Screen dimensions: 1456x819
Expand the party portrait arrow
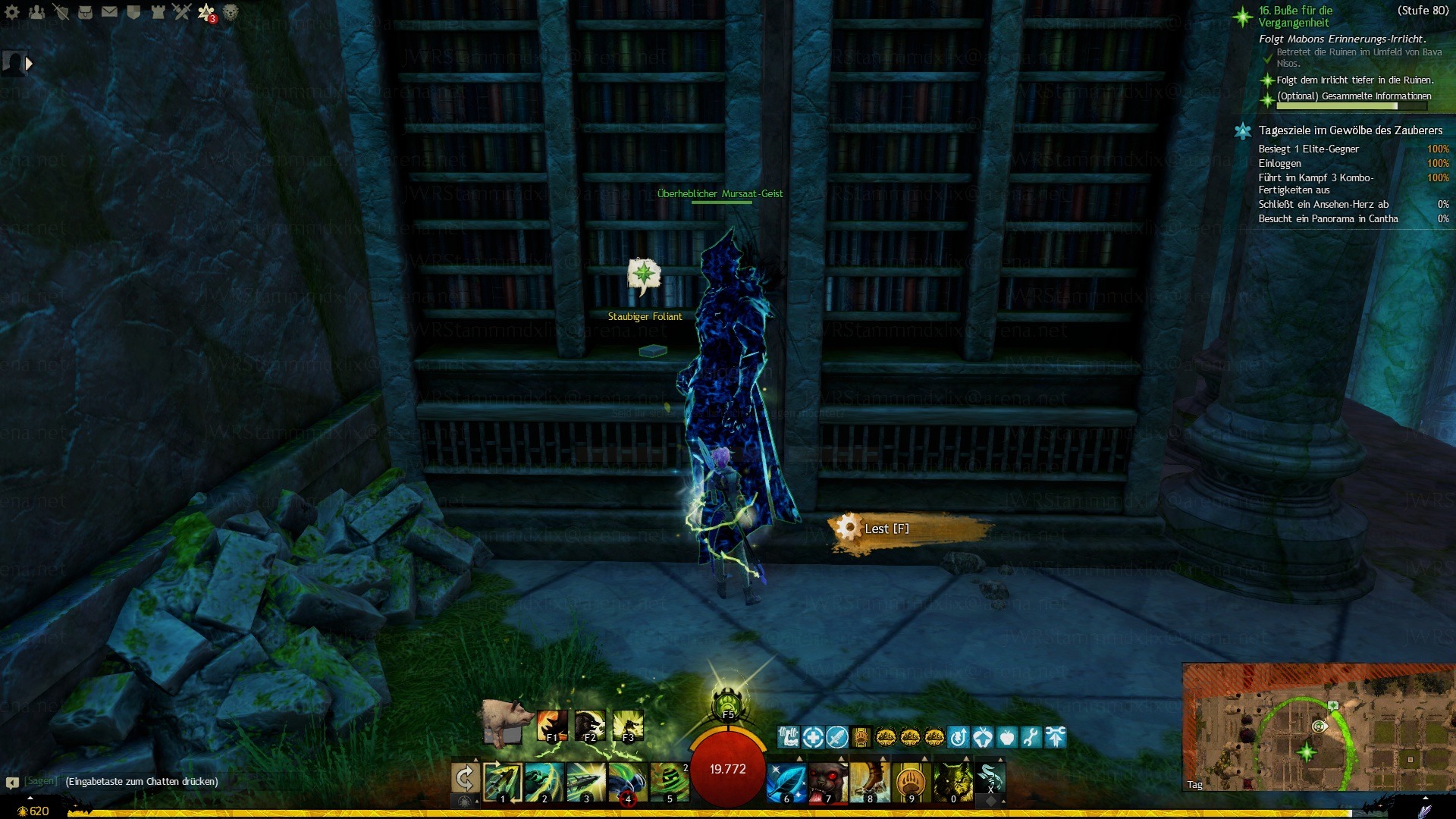pyautogui.click(x=29, y=64)
